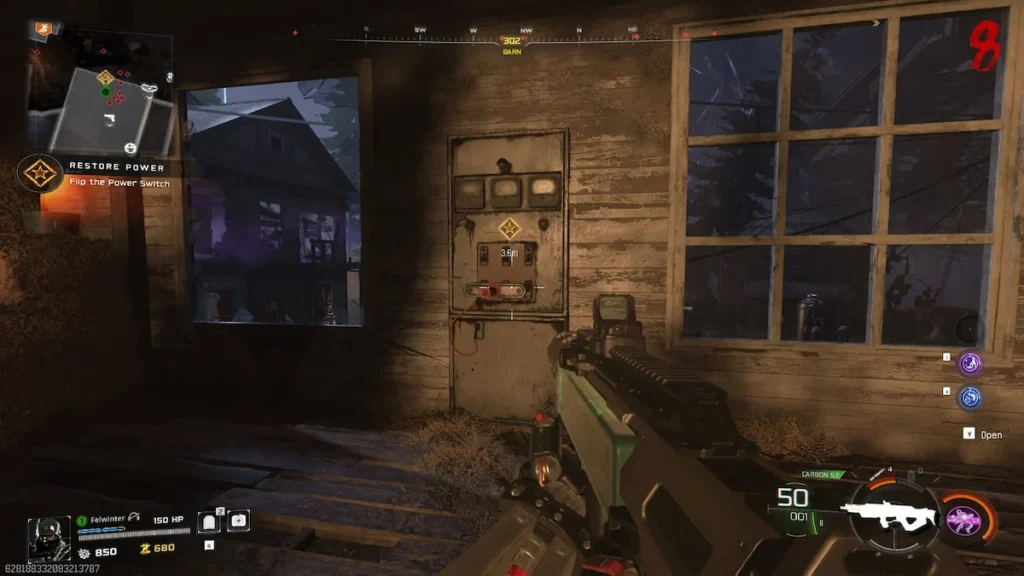Activate the blue swirl perk icon

[x=969, y=397]
